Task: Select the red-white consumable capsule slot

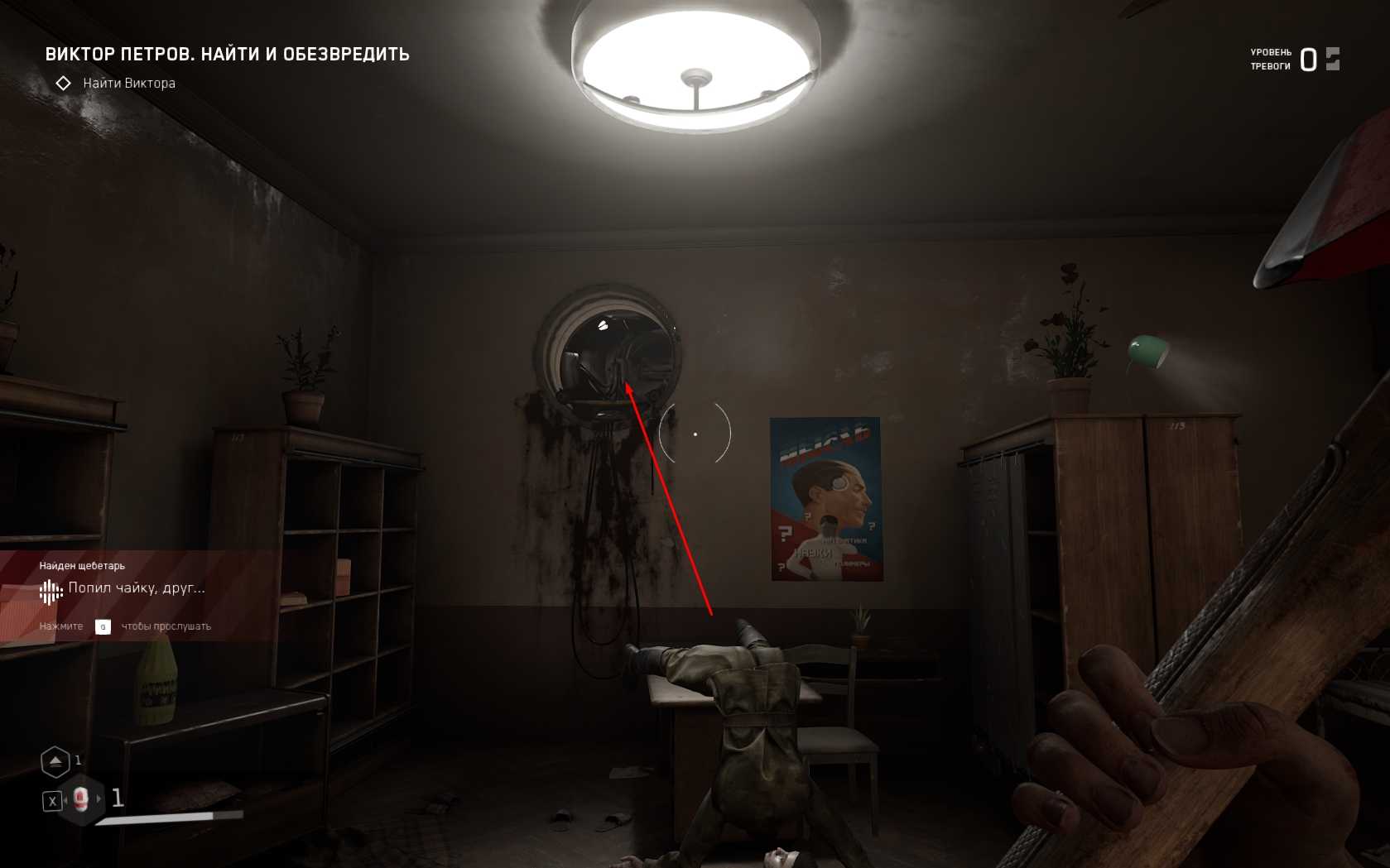Action: [x=81, y=799]
